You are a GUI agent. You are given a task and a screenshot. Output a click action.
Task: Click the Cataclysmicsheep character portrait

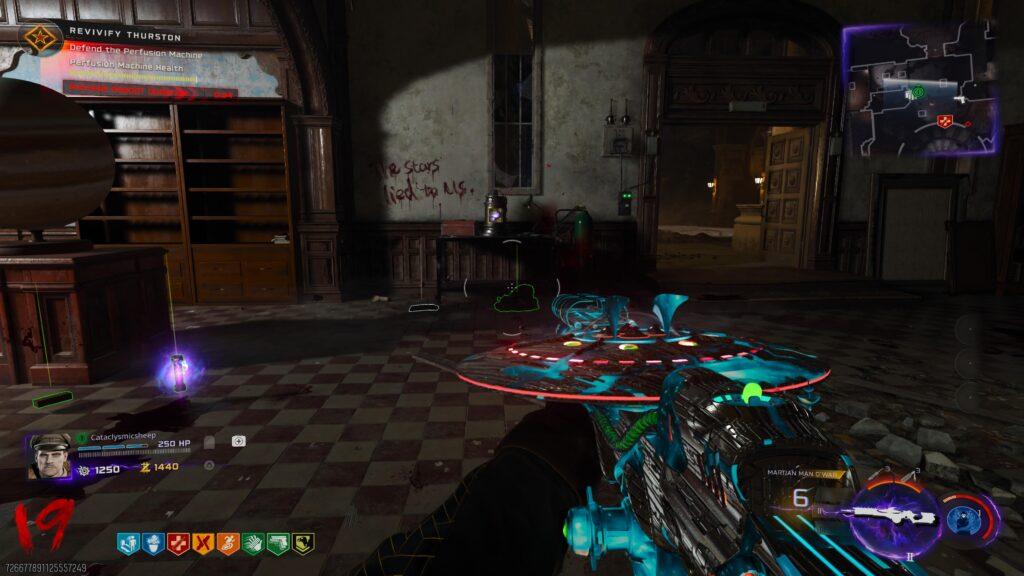(50, 456)
